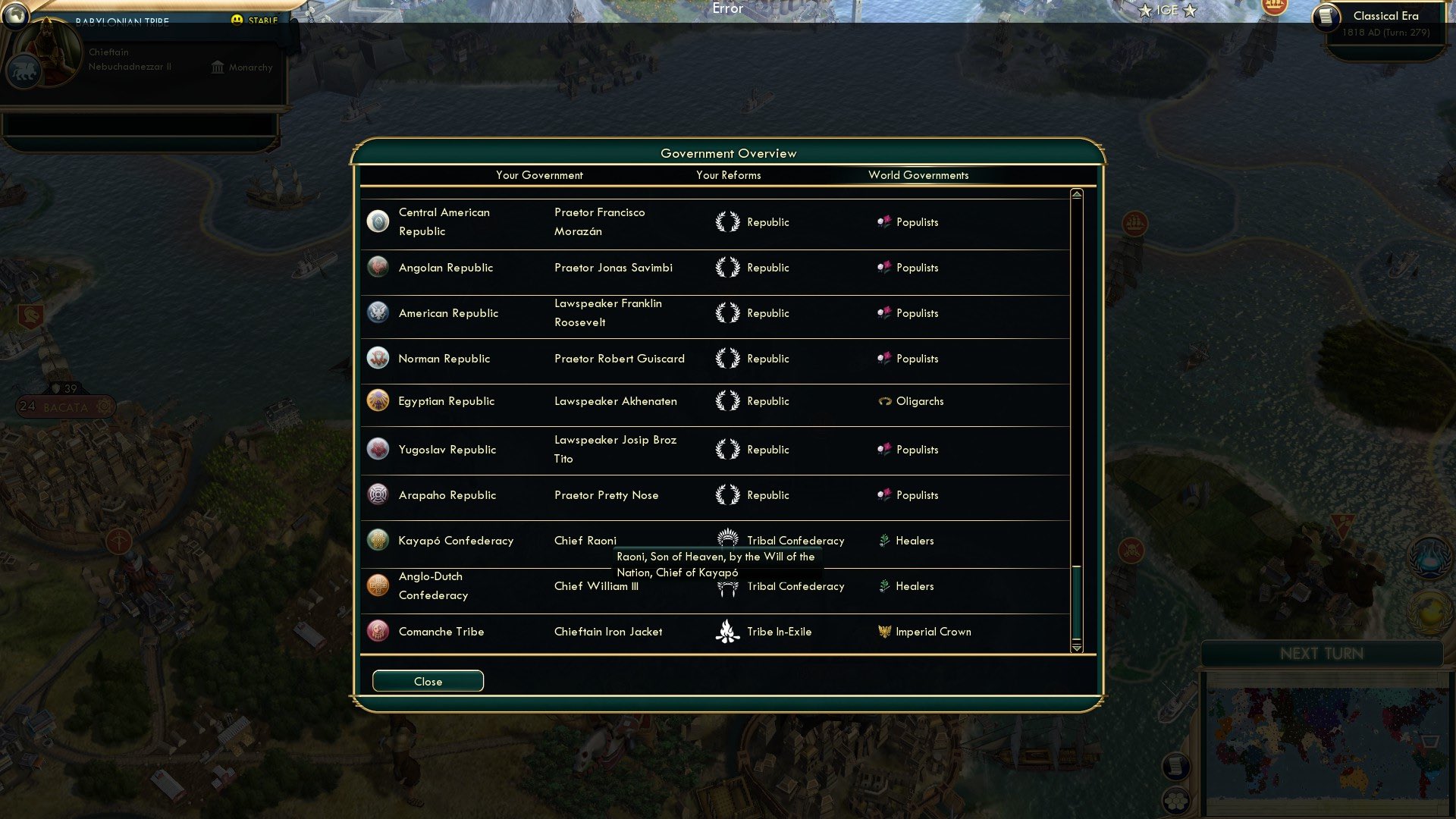Click the Oligarchs icon next to Egyptian Republic
Screen dimensions: 1456x819
click(883, 401)
